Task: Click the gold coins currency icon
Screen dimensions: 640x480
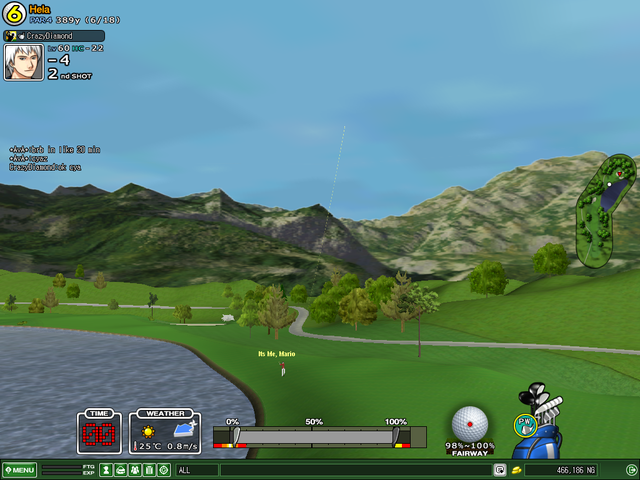Action: tap(516, 470)
